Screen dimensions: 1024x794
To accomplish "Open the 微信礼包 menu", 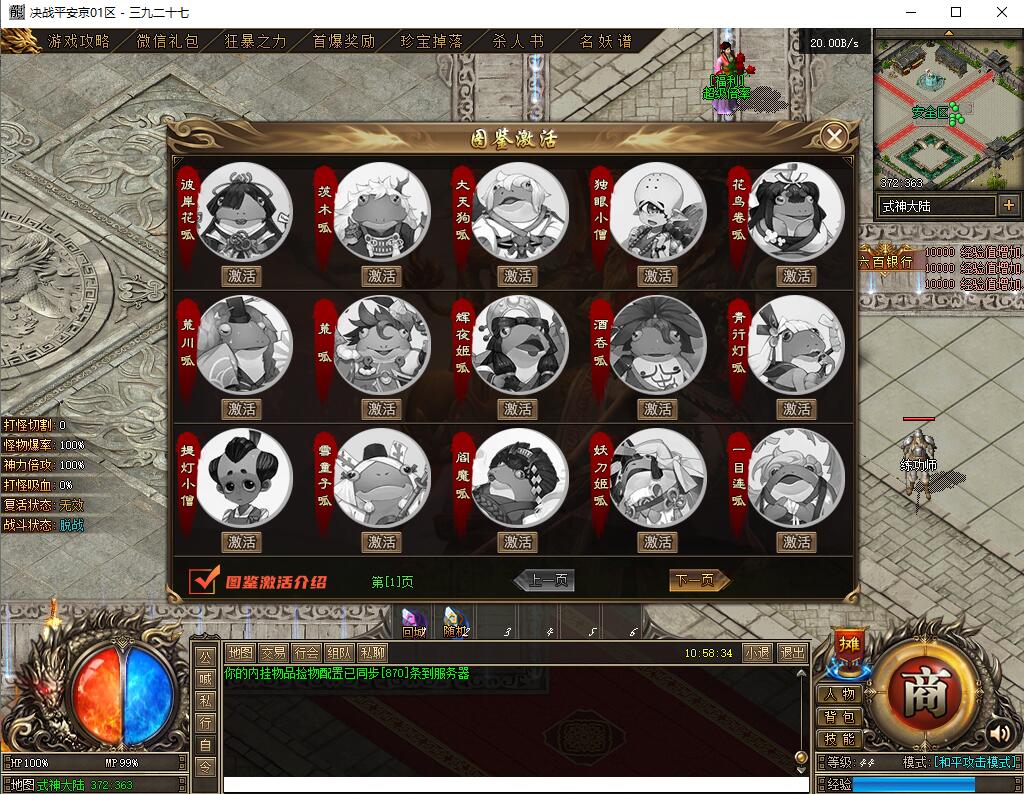I will pos(168,42).
